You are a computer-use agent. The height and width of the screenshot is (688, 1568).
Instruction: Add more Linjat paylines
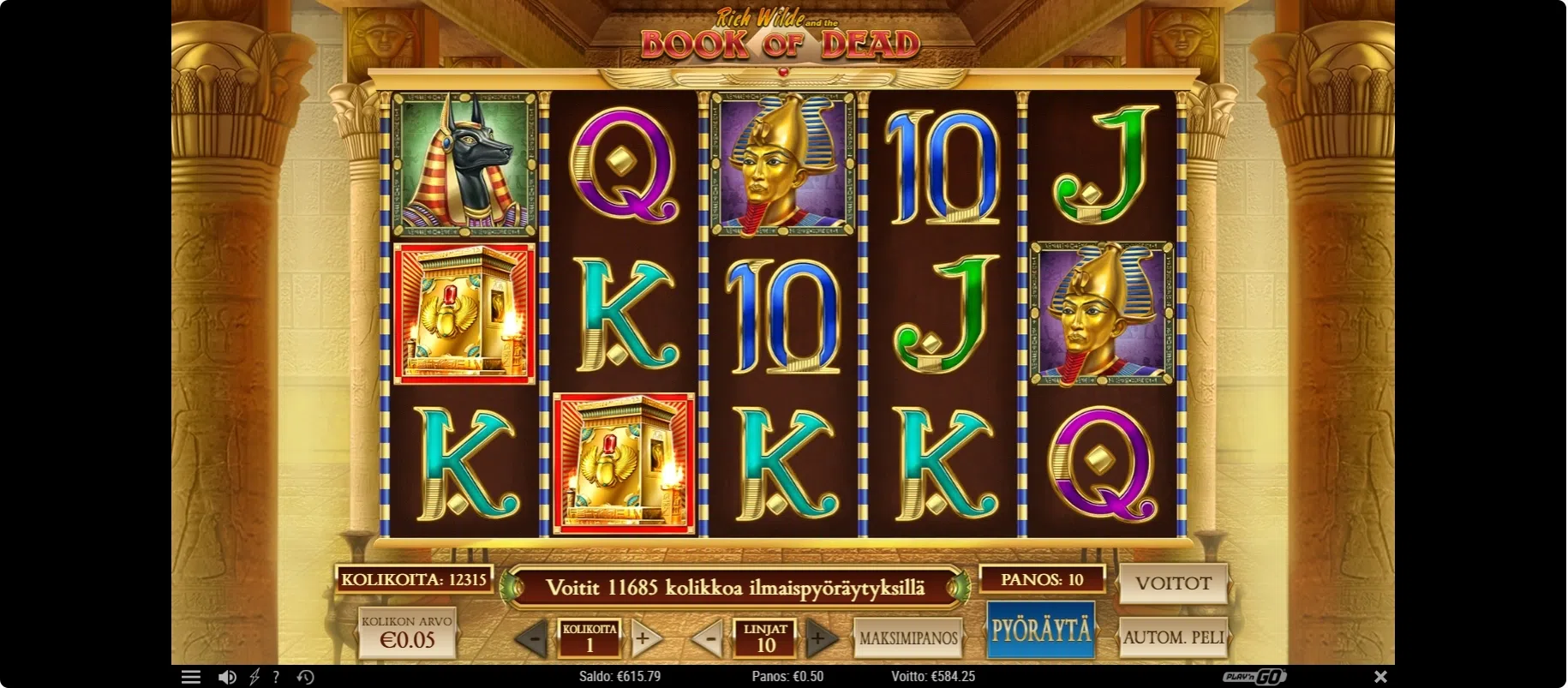click(820, 638)
